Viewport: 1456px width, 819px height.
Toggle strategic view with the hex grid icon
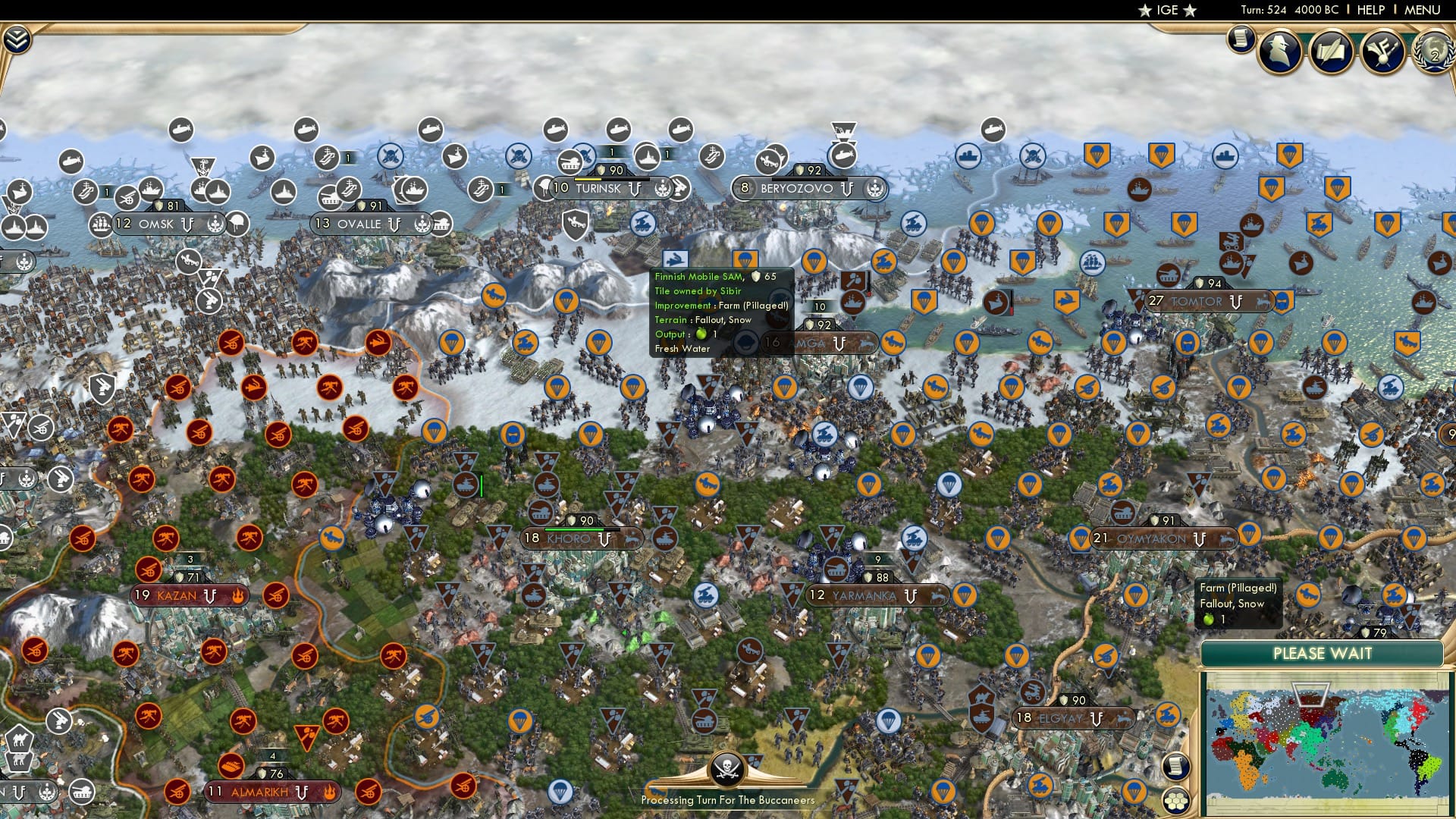coord(1175,801)
